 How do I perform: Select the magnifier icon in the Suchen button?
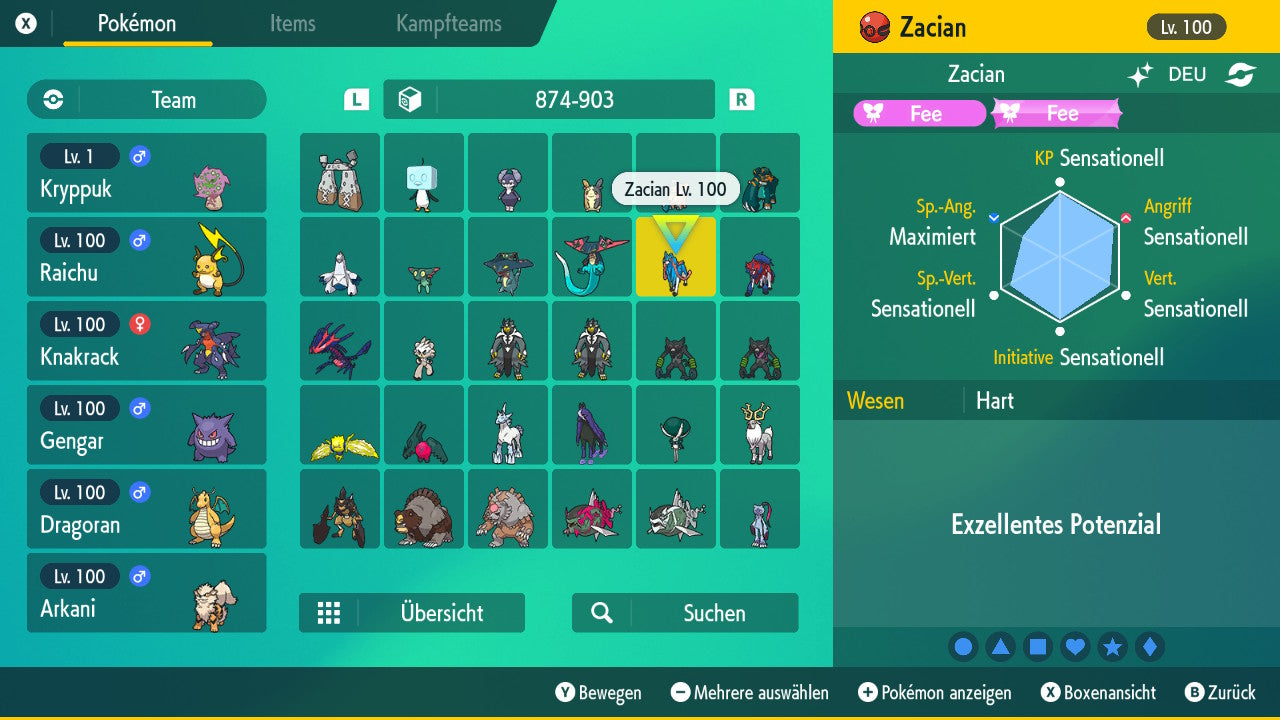point(601,613)
